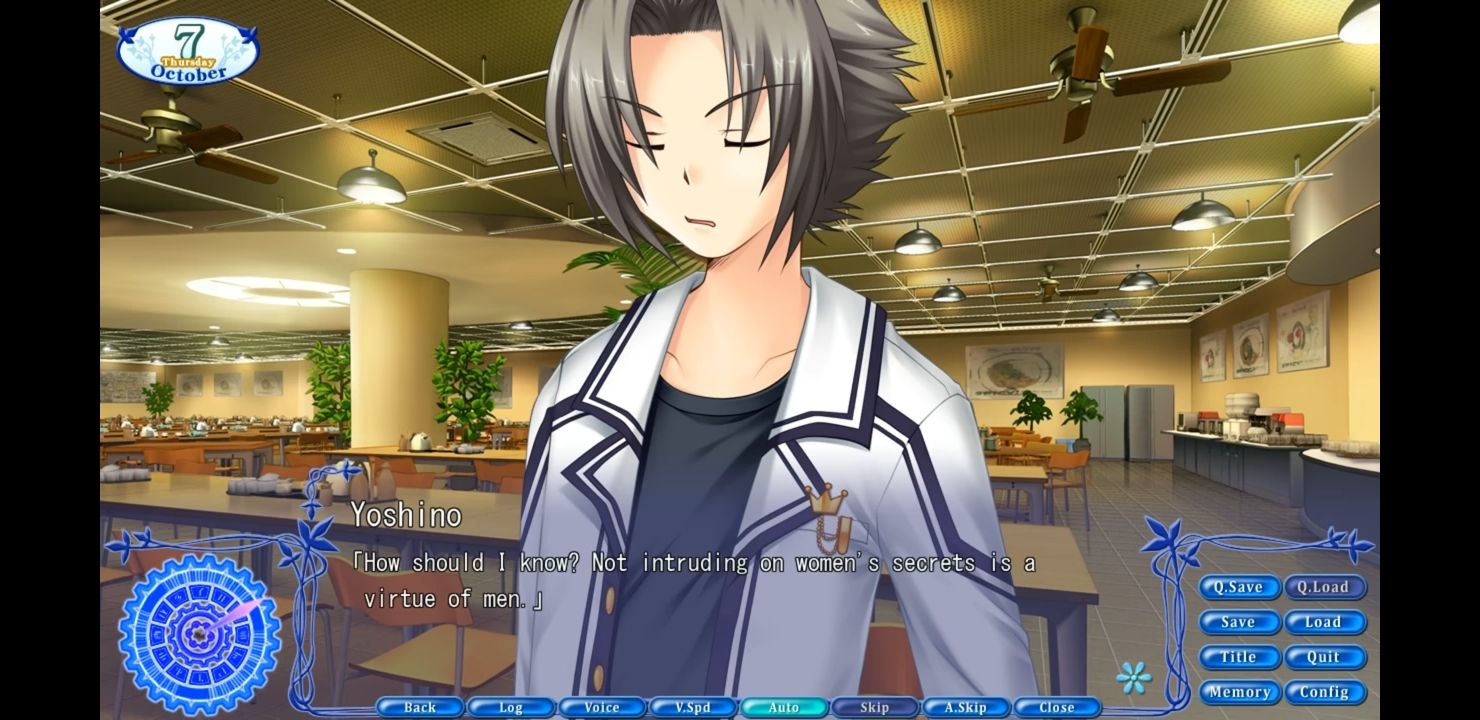1480x720 pixels.
Task: Open the Memory gallery
Action: pyautogui.click(x=1239, y=692)
